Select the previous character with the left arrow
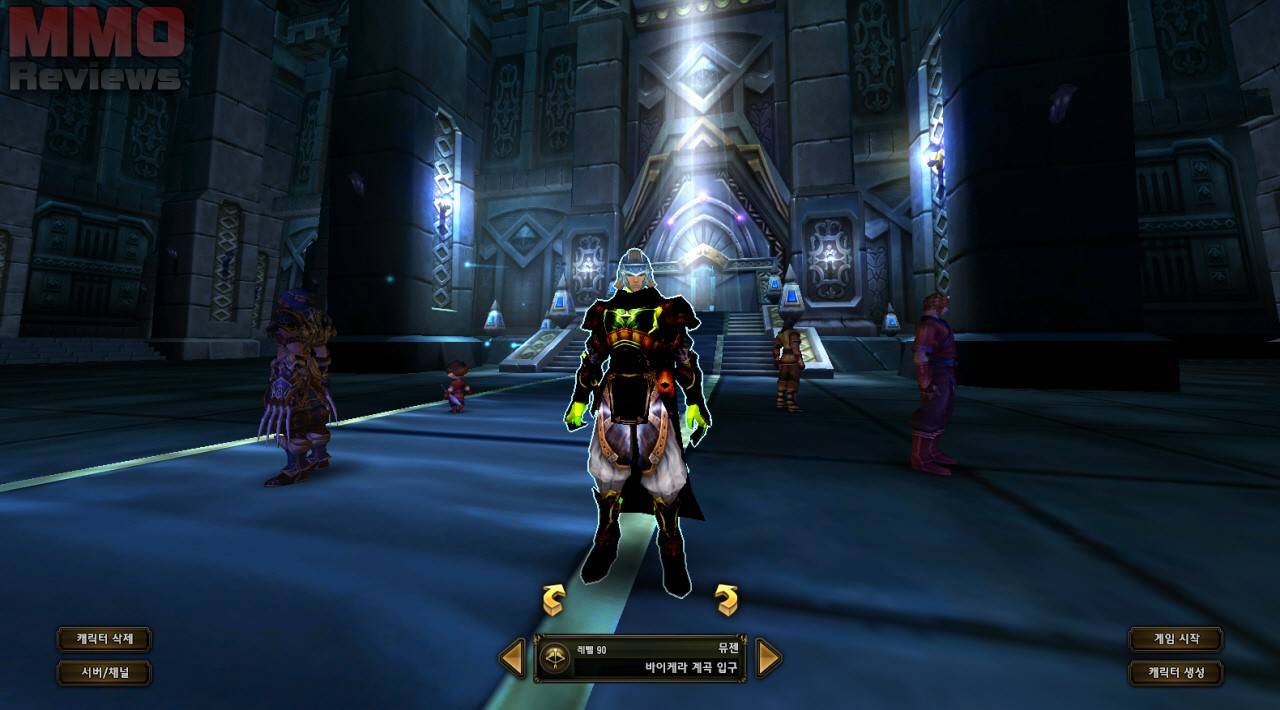1280x710 pixels. (512, 658)
